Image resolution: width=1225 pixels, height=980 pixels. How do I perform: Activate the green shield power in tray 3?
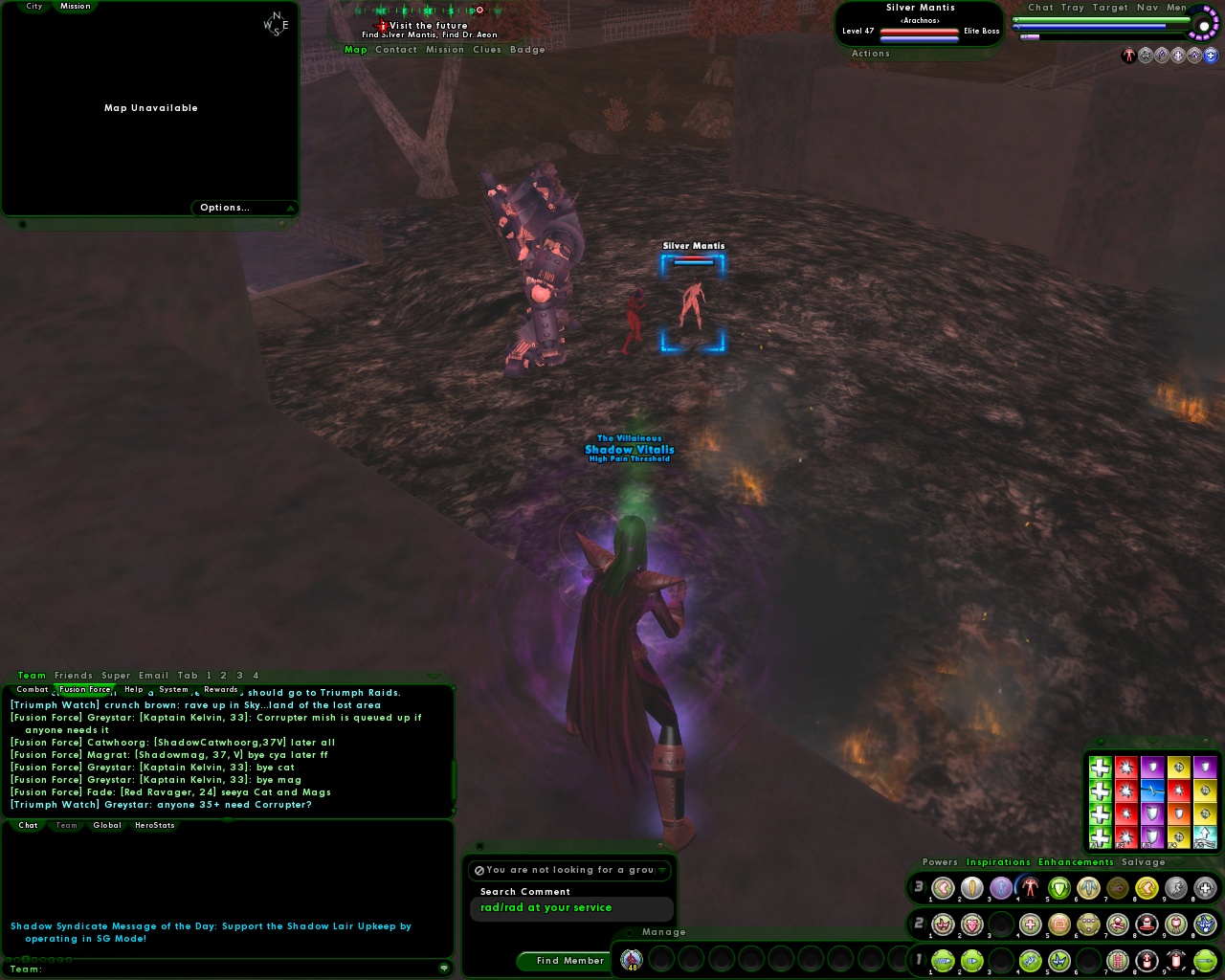[x=1058, y=888]
